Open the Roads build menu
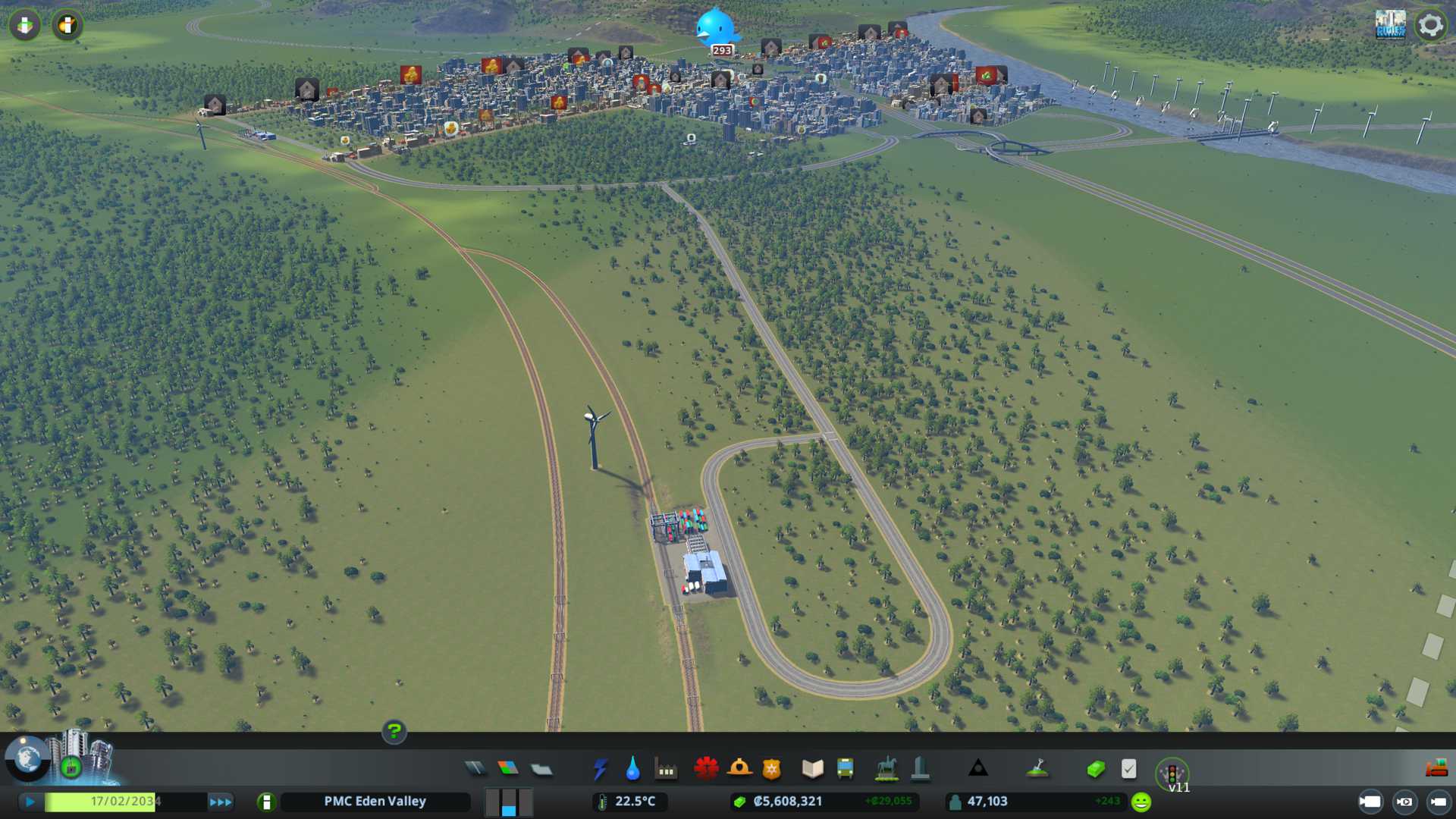The image size is (1456, 819). point(475,769)
